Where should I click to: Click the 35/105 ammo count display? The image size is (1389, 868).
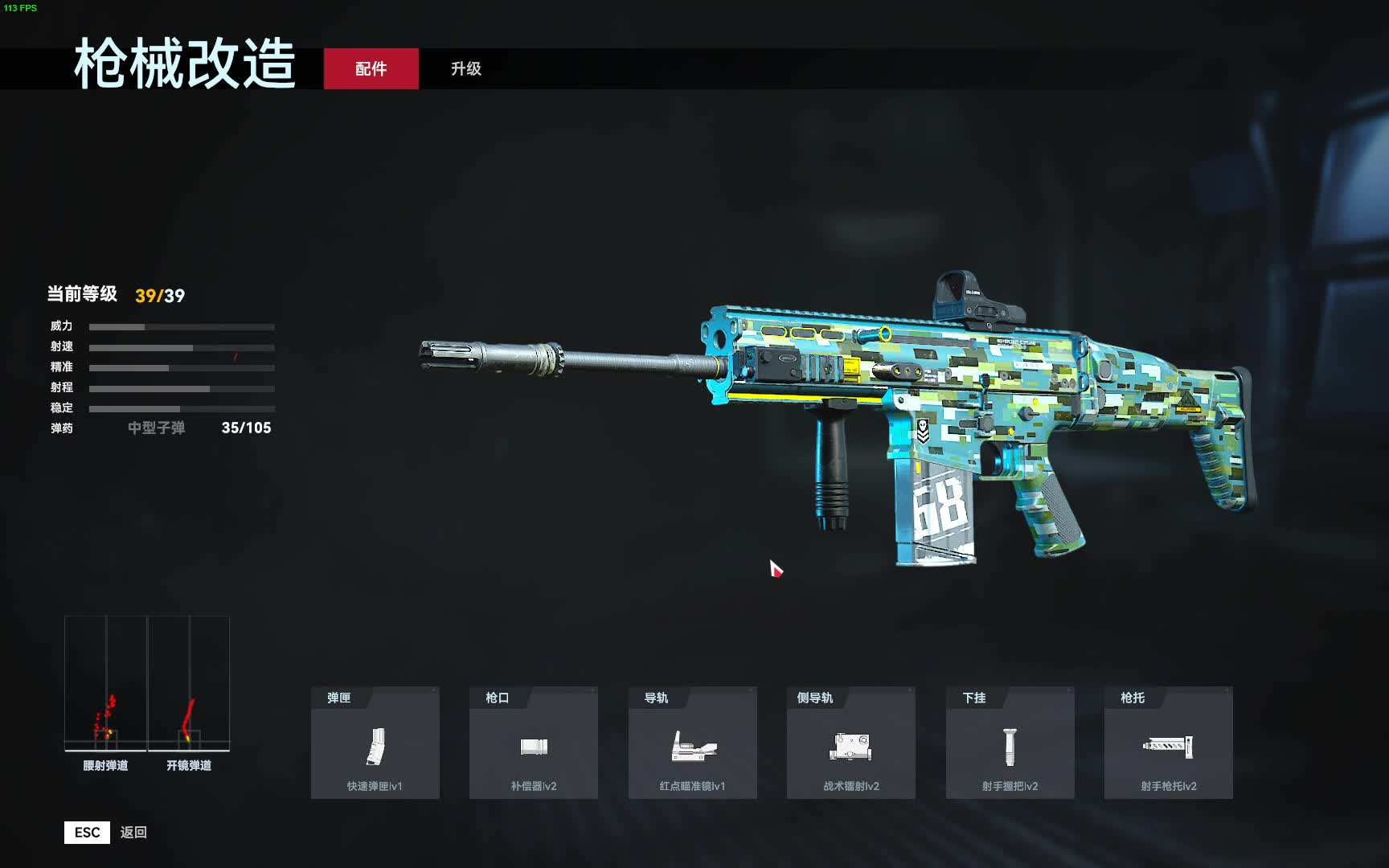click(247, 428)
